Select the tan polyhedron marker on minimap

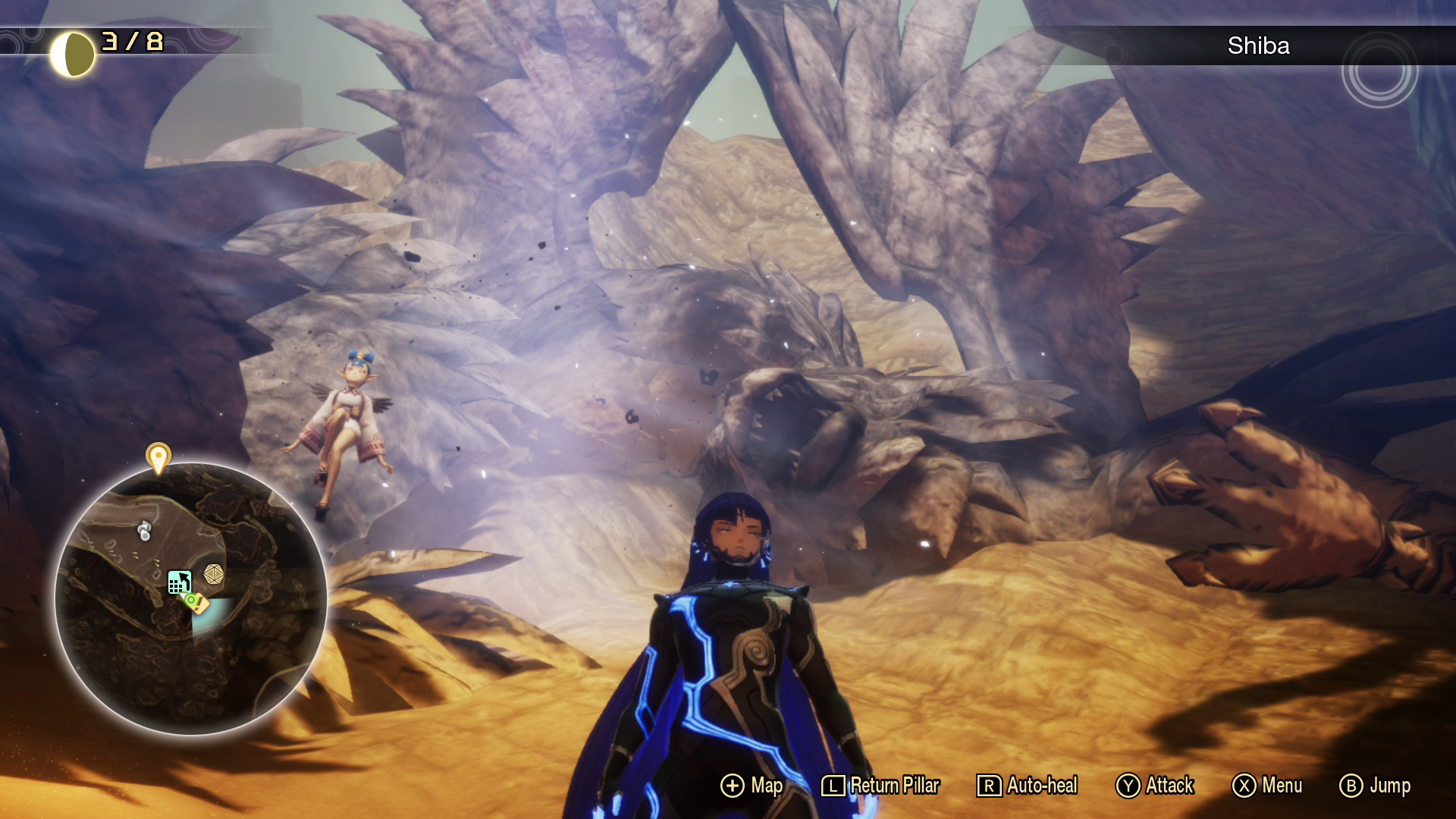(214, 575)
